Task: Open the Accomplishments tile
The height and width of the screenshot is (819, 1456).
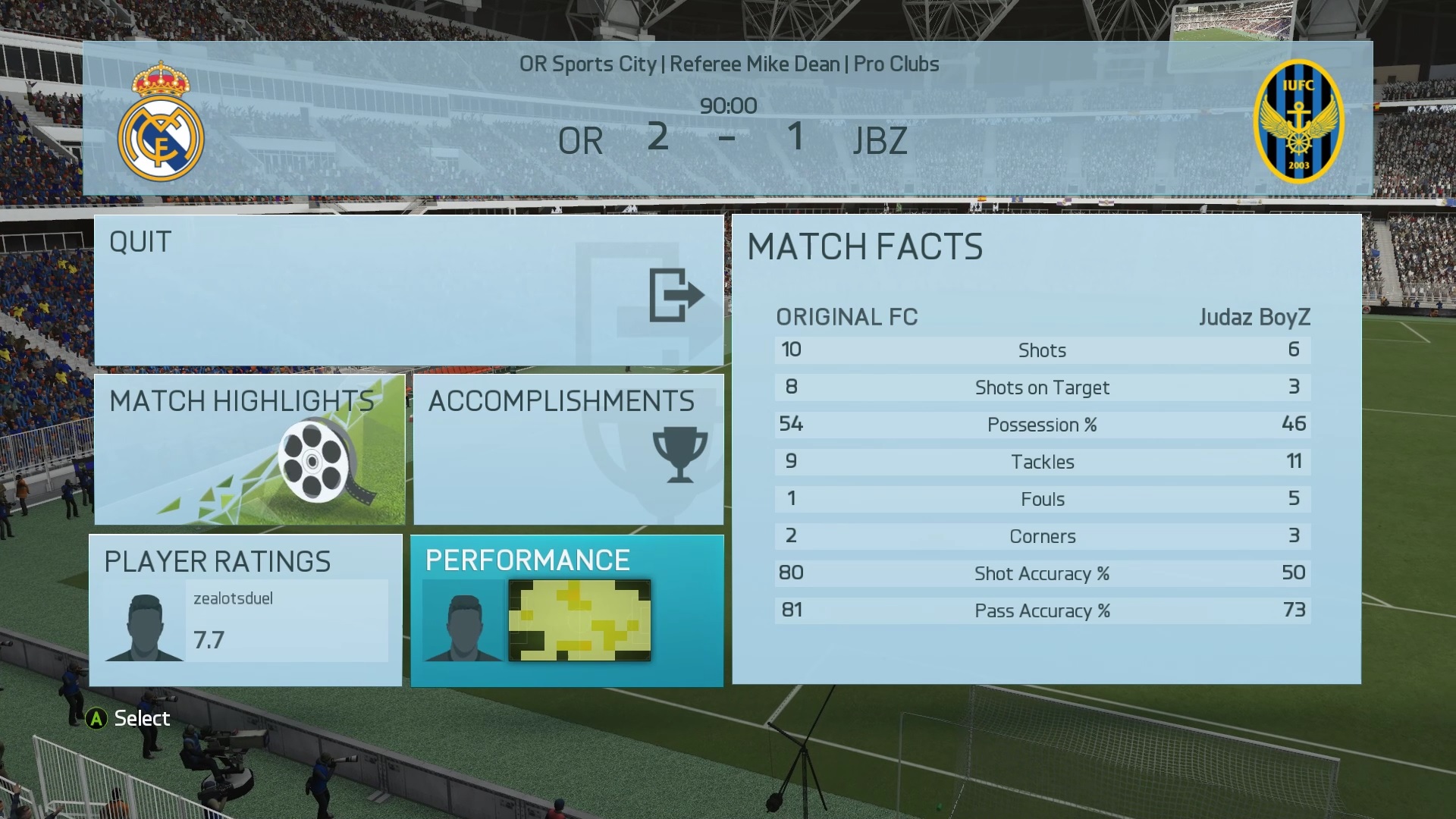Action: pos(568,449)
